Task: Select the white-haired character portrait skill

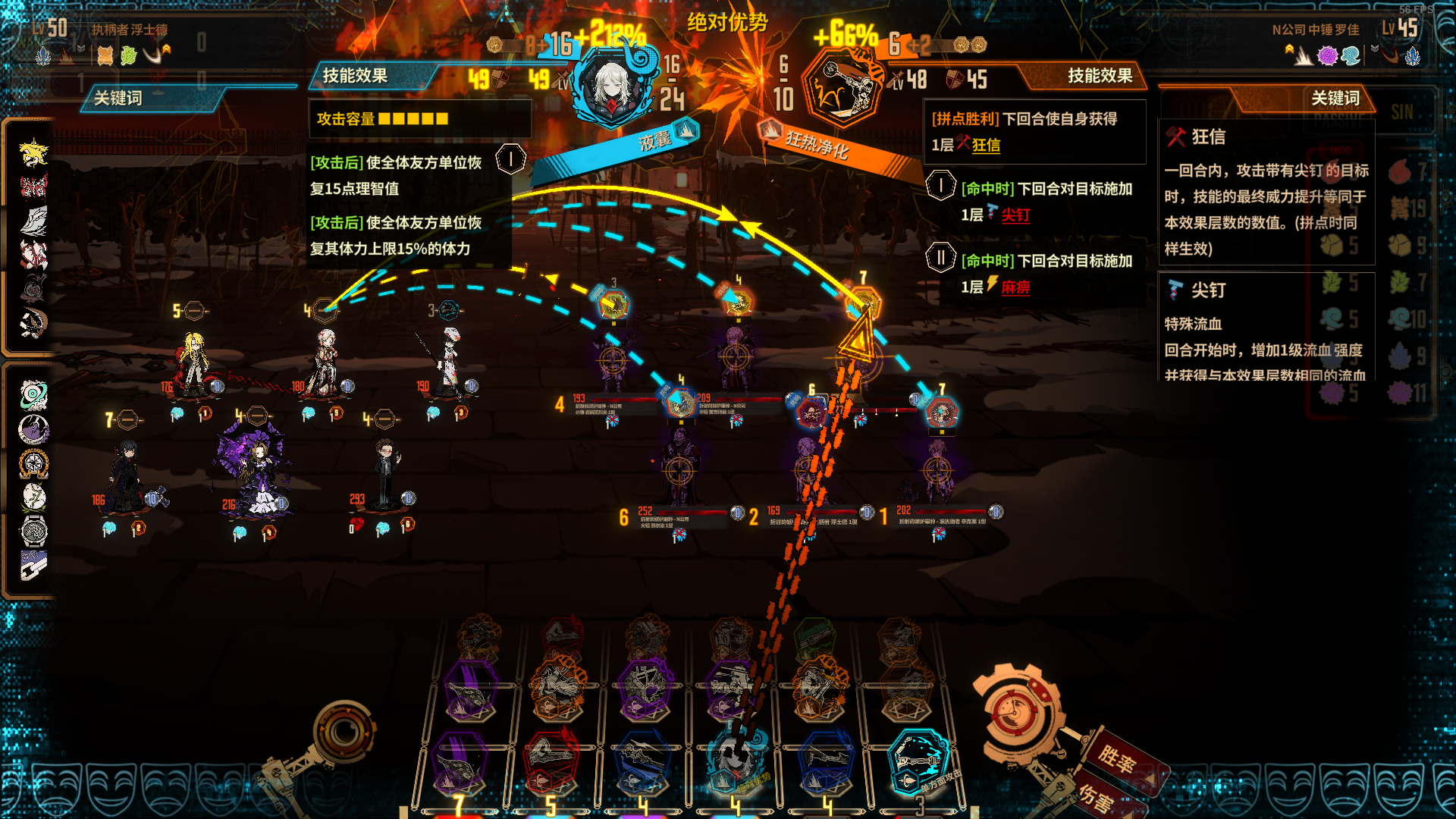Action: tap(611, 87)
